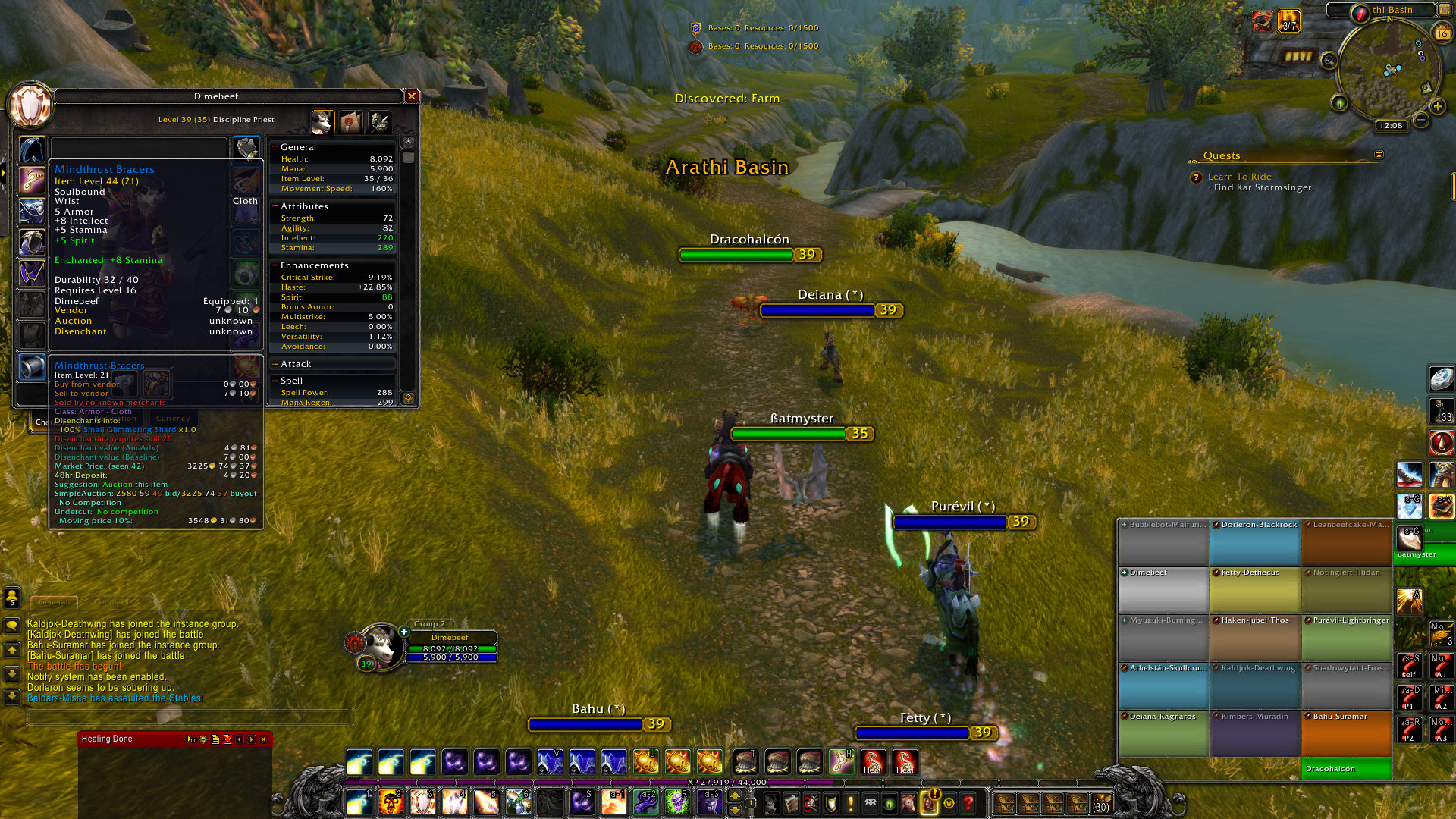The height and width of the screenshot is (819, 1456).
Task: Open the helmet and sword equipment manager tab
Action: click(378, 121)
